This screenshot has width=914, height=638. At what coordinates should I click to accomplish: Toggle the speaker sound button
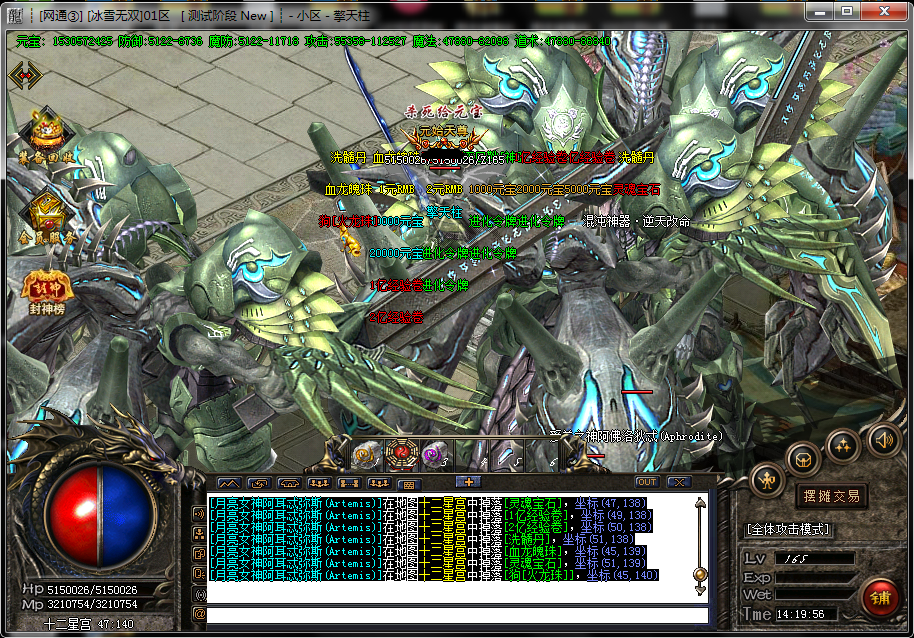(x=884, y=438)
